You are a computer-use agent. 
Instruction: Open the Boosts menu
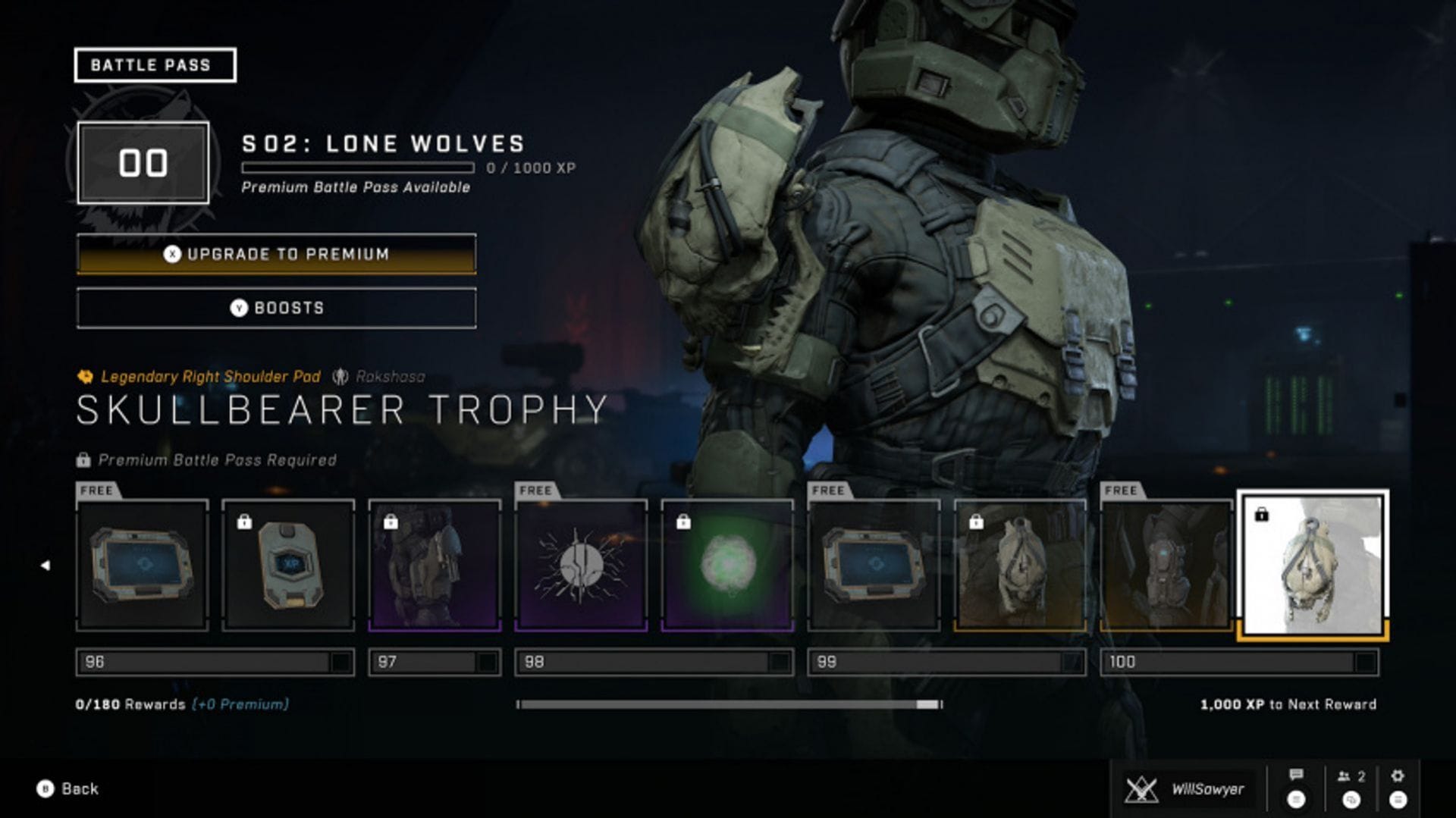tap(275, 308)
